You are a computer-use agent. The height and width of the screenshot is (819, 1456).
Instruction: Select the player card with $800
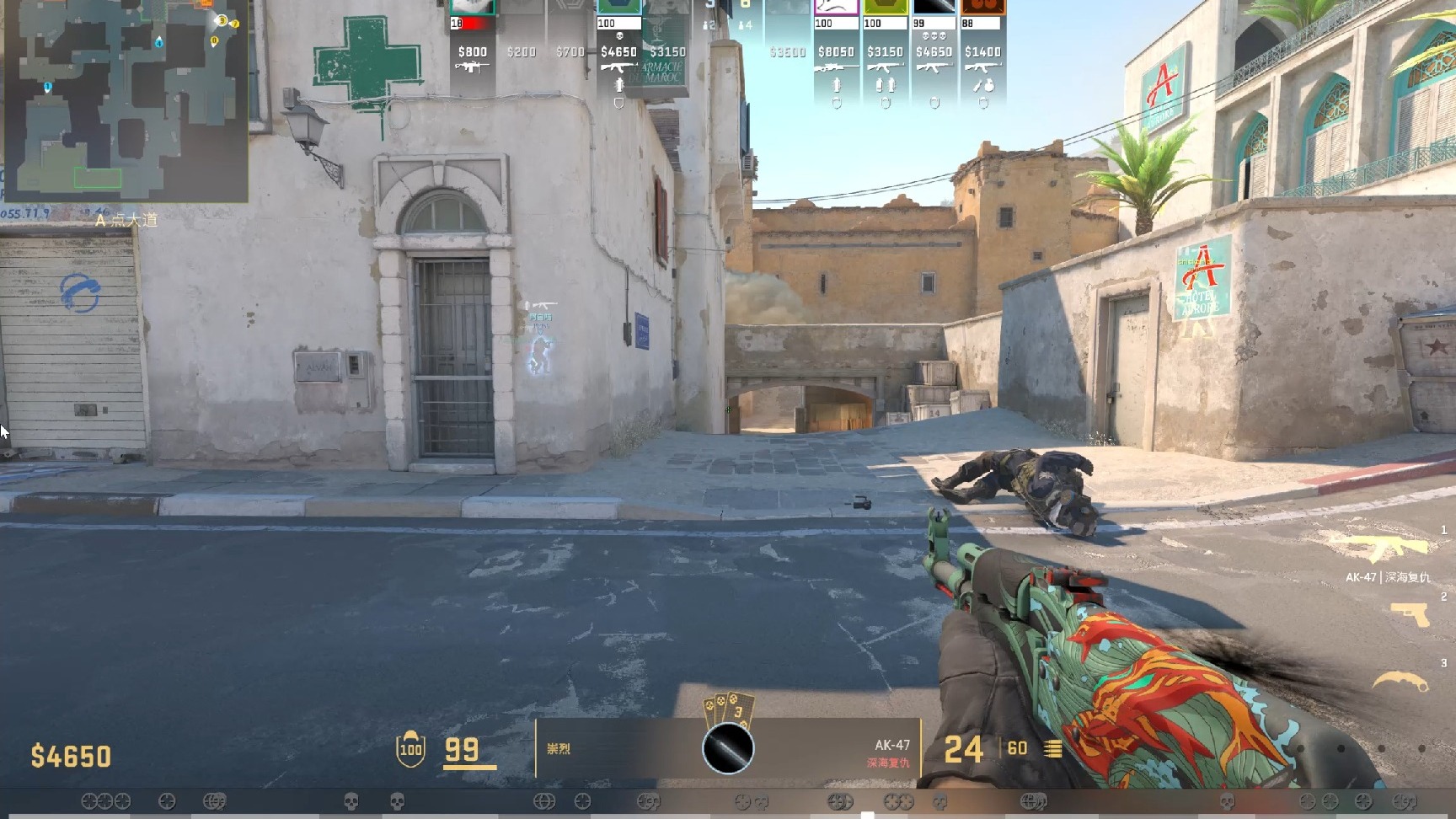point(472,51)
